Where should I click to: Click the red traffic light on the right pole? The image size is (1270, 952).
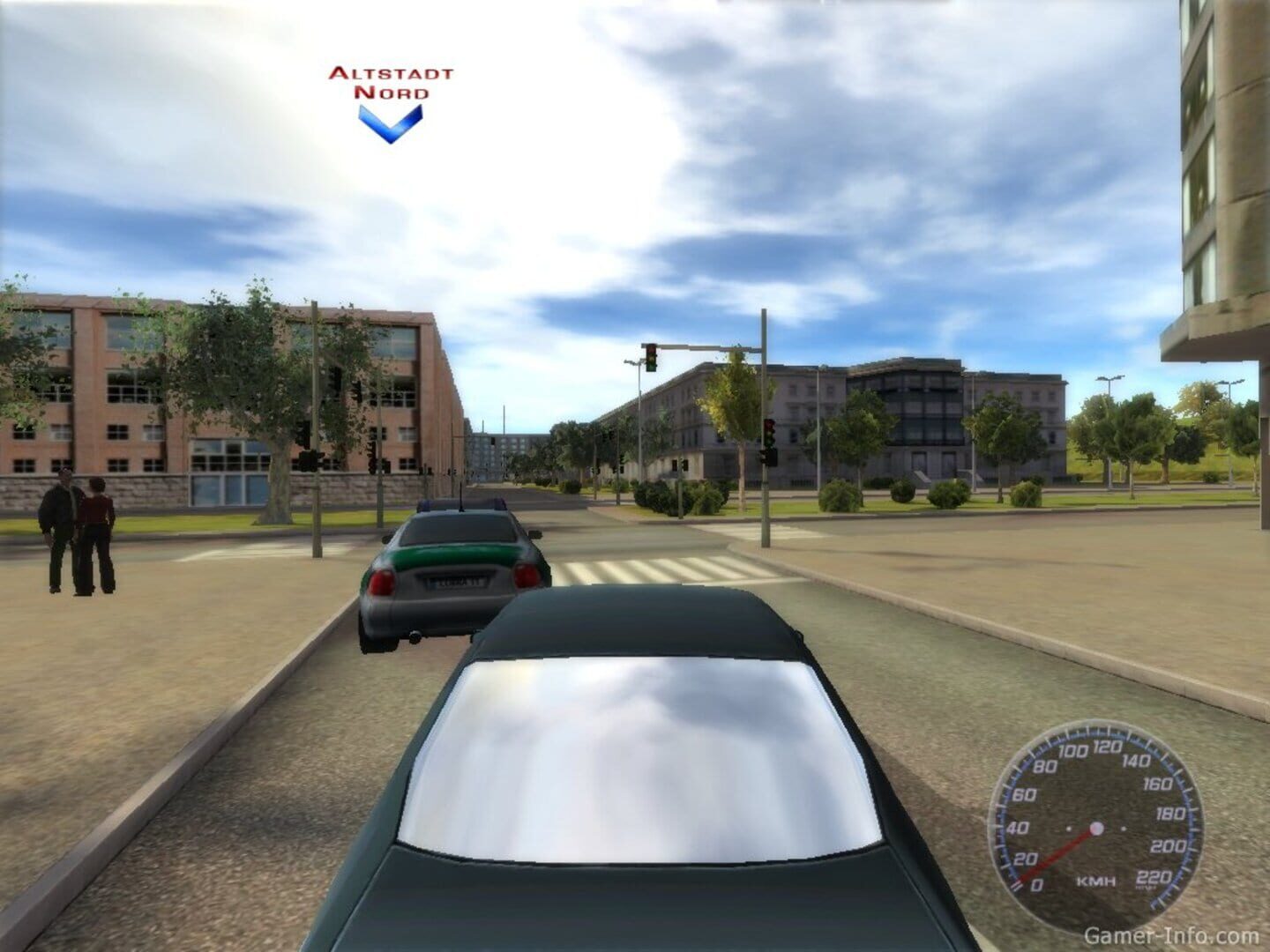click(x=769, y=424)
